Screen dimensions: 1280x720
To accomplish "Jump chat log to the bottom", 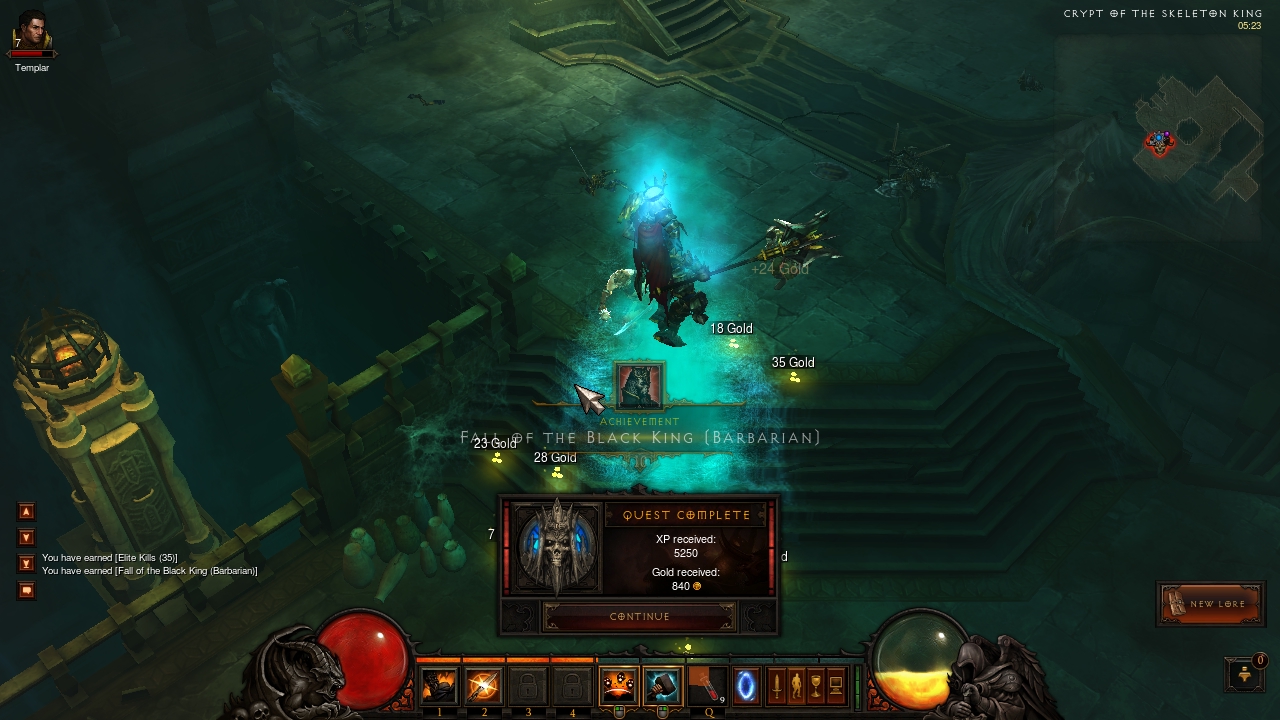I will coord(27,564).
